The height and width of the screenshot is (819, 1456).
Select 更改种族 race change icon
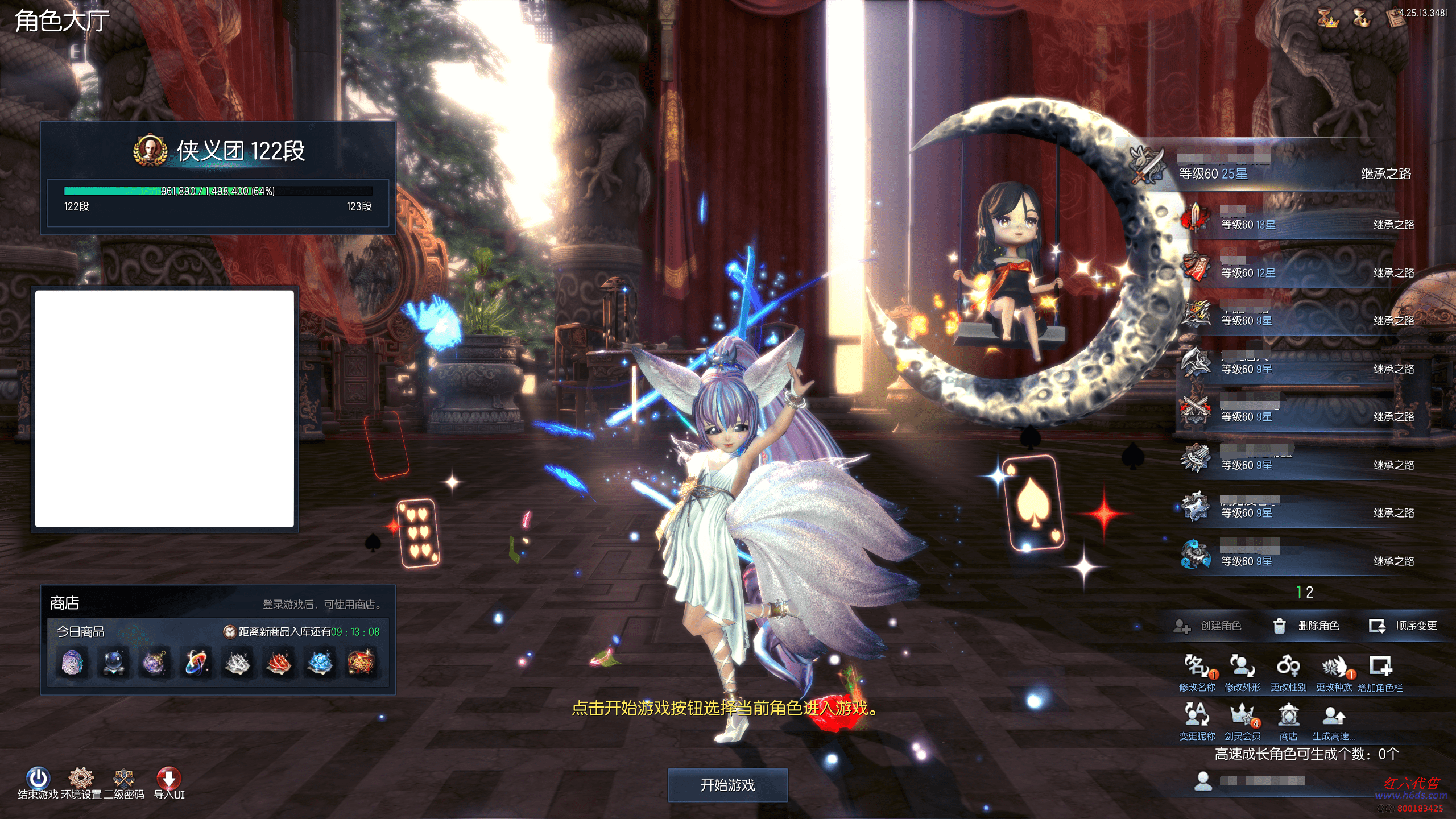click(1334, 667)
